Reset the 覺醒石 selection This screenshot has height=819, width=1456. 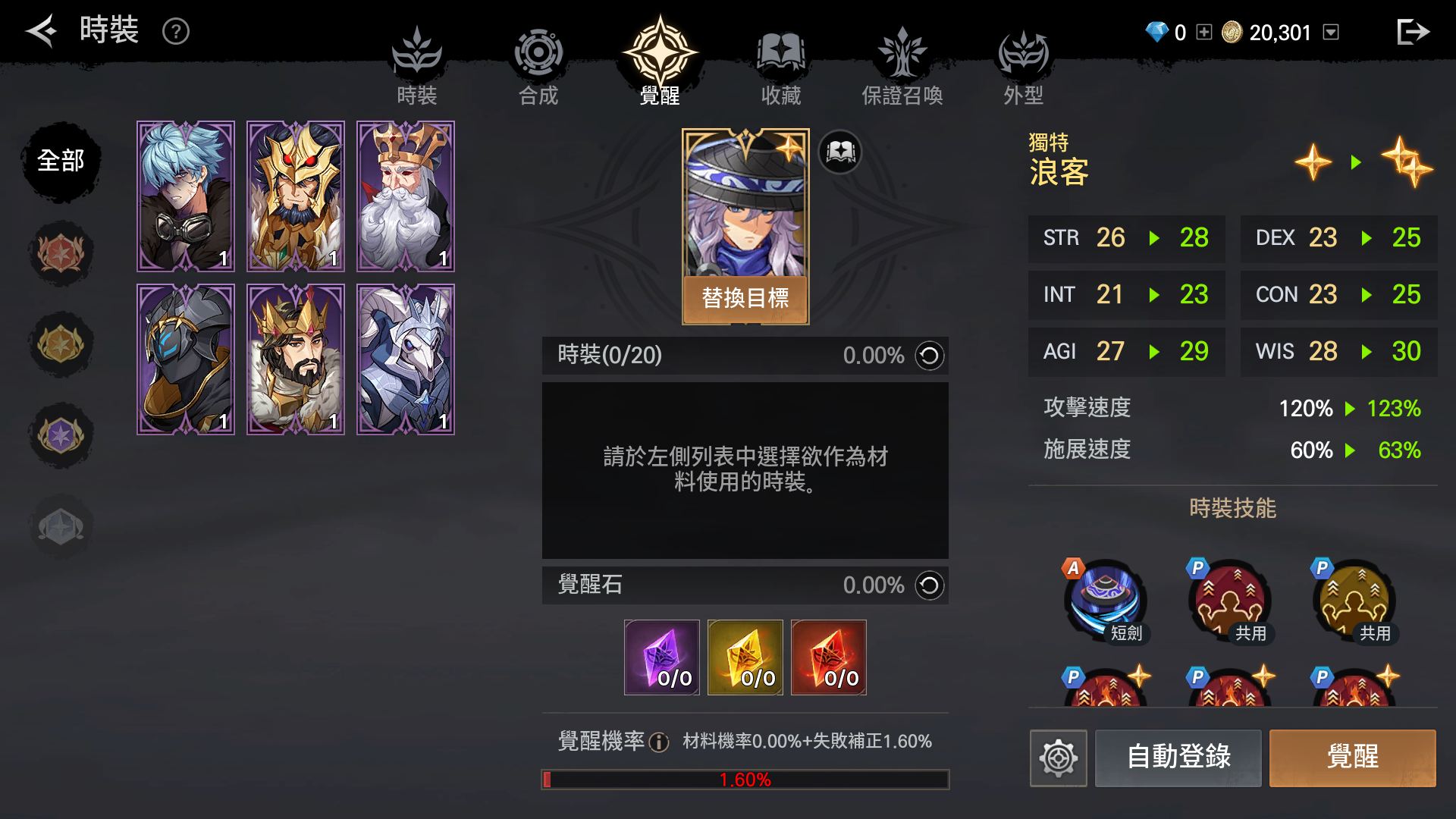[929, 585]
